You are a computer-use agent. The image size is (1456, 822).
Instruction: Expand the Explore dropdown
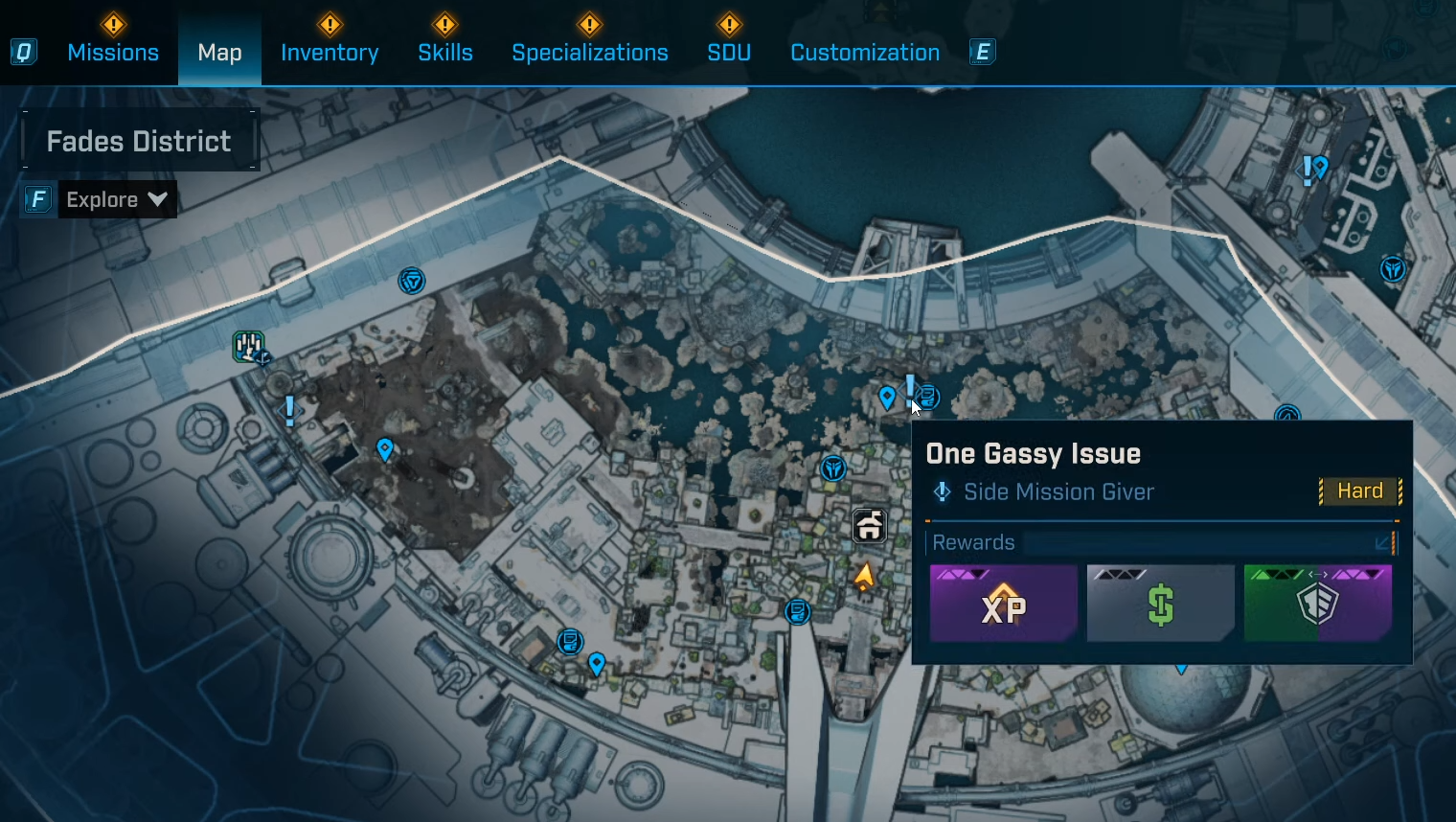[x=117, y=199]
